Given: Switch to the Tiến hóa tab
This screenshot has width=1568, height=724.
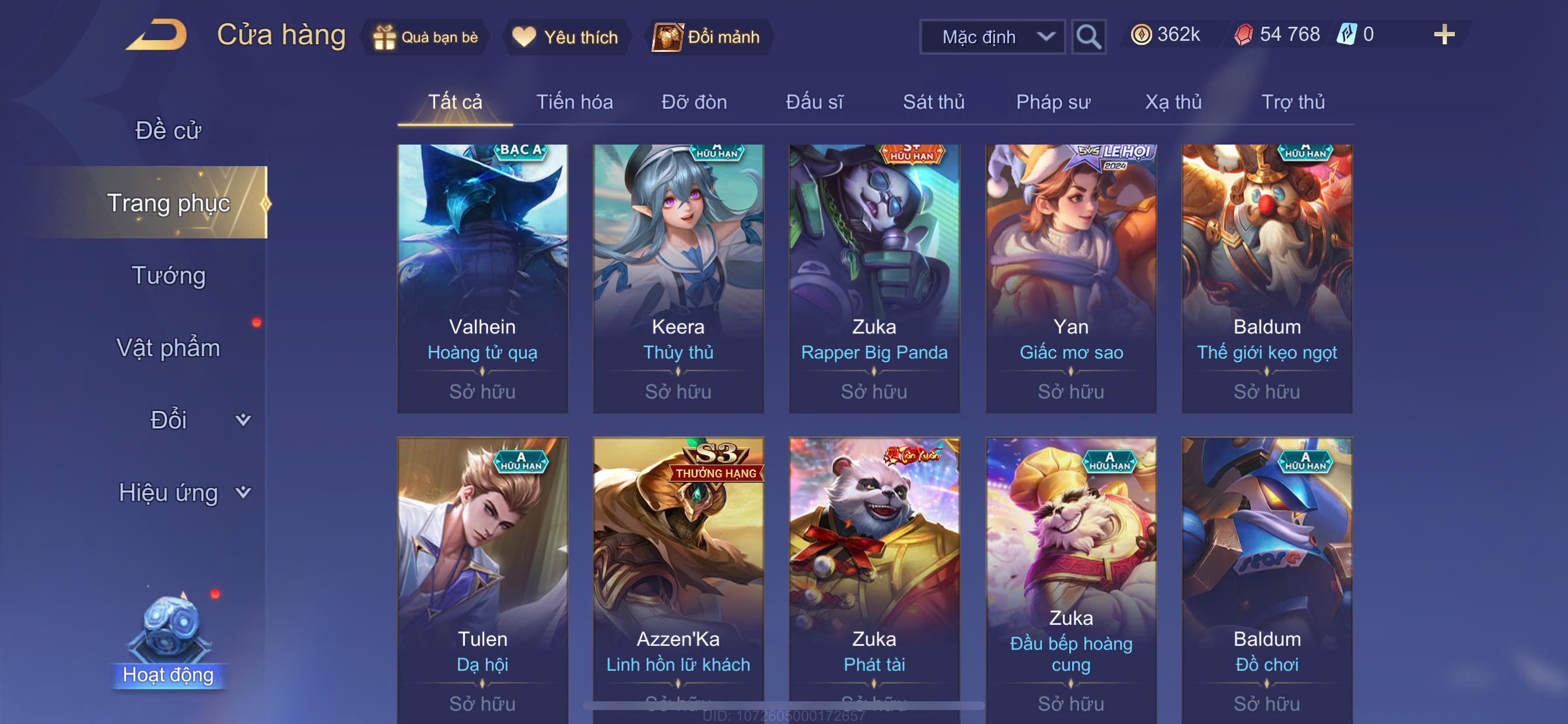Looking at the screenshot, I should pyautogui.click(x=574, y=102).
